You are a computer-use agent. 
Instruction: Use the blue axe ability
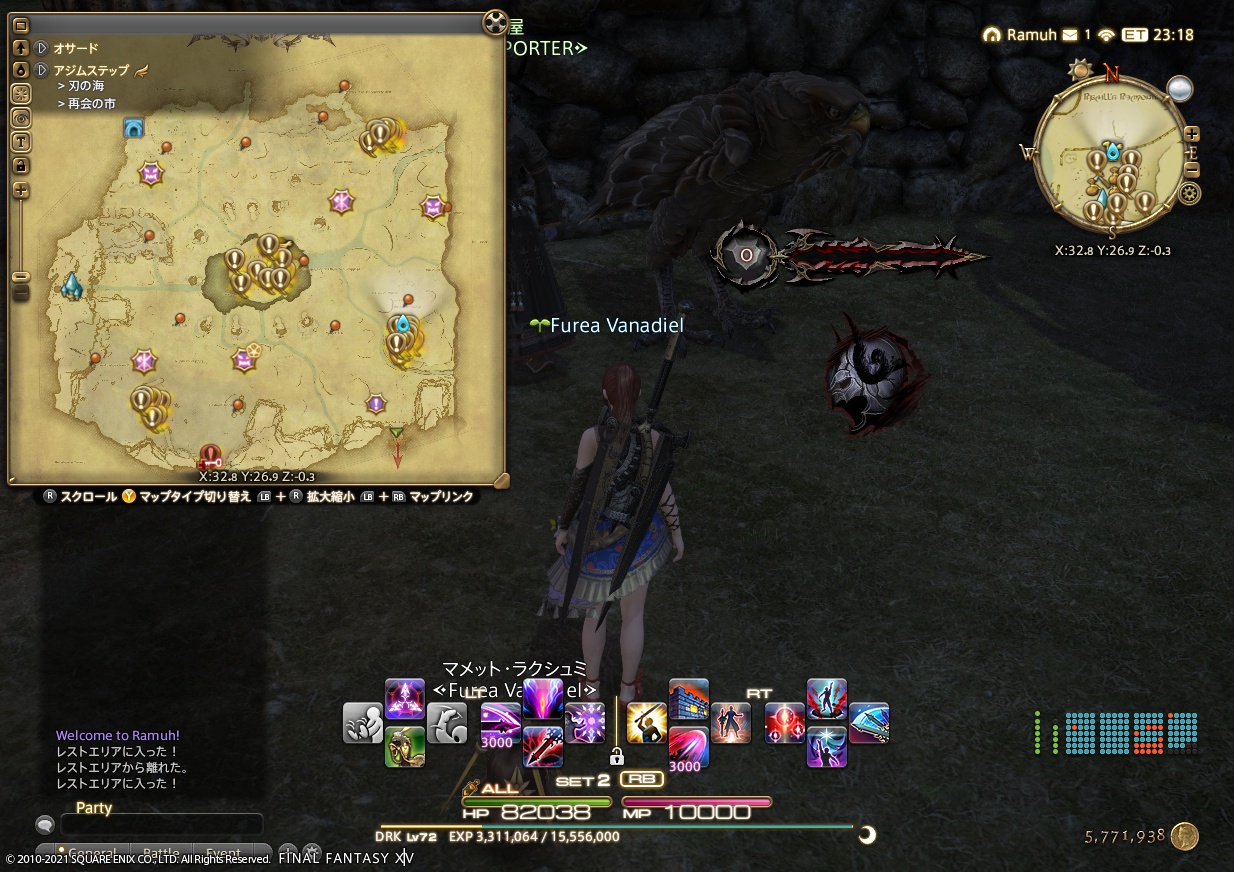(x=869, y=722)
